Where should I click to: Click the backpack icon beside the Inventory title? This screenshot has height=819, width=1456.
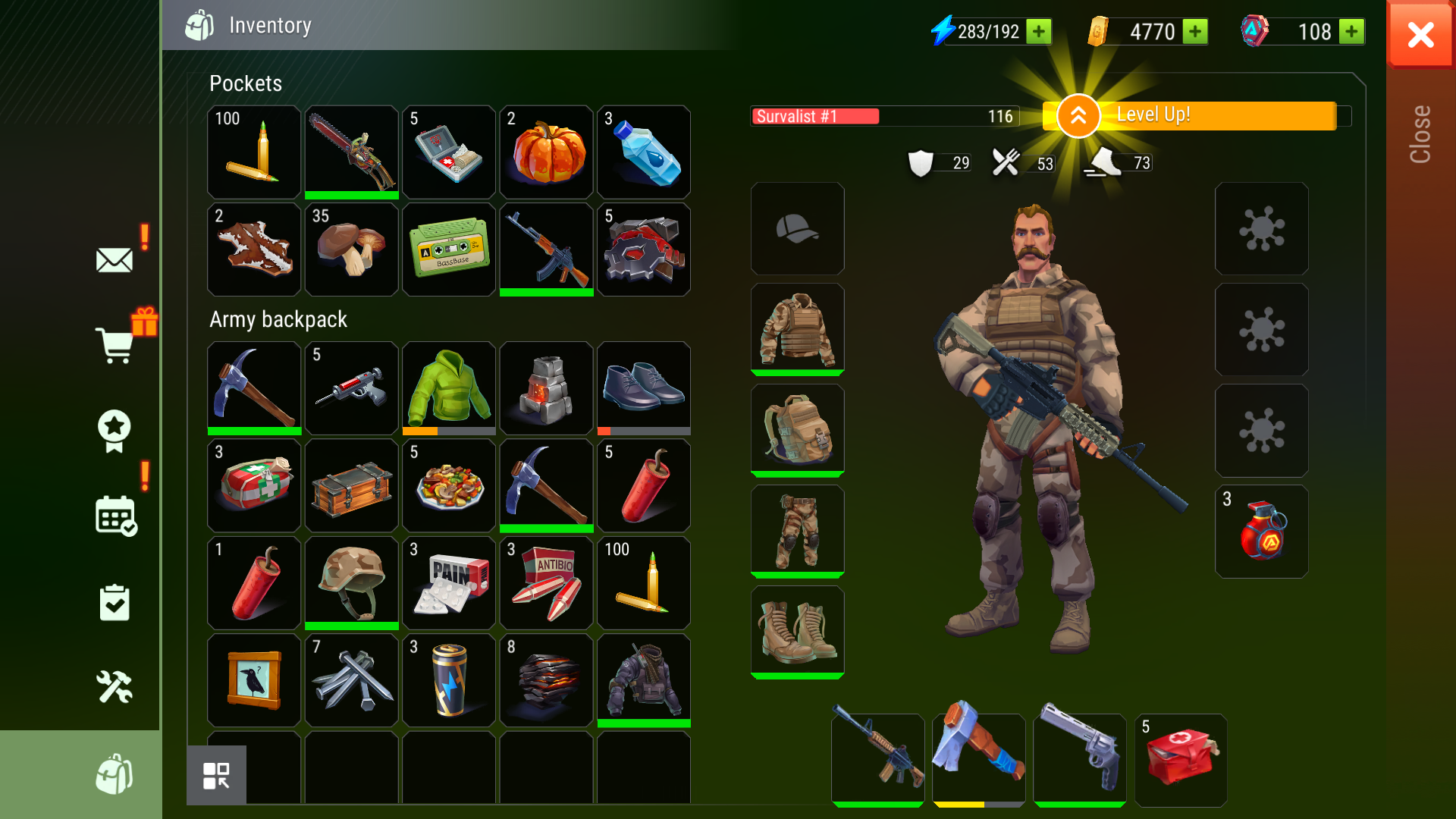(199, 25)
